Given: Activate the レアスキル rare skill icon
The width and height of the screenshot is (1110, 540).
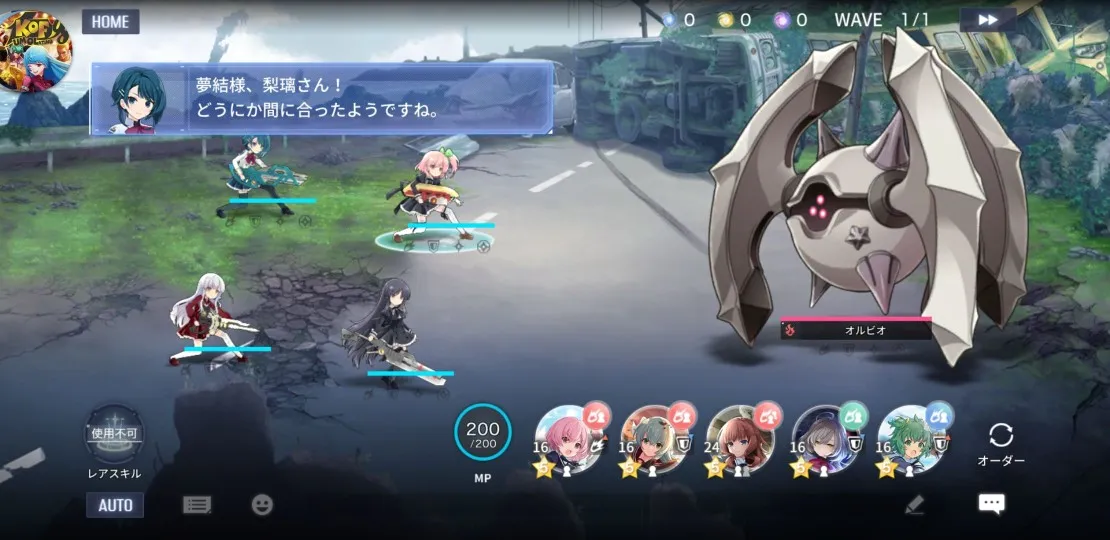Looking at the screenshot, I should pos(115,435).
